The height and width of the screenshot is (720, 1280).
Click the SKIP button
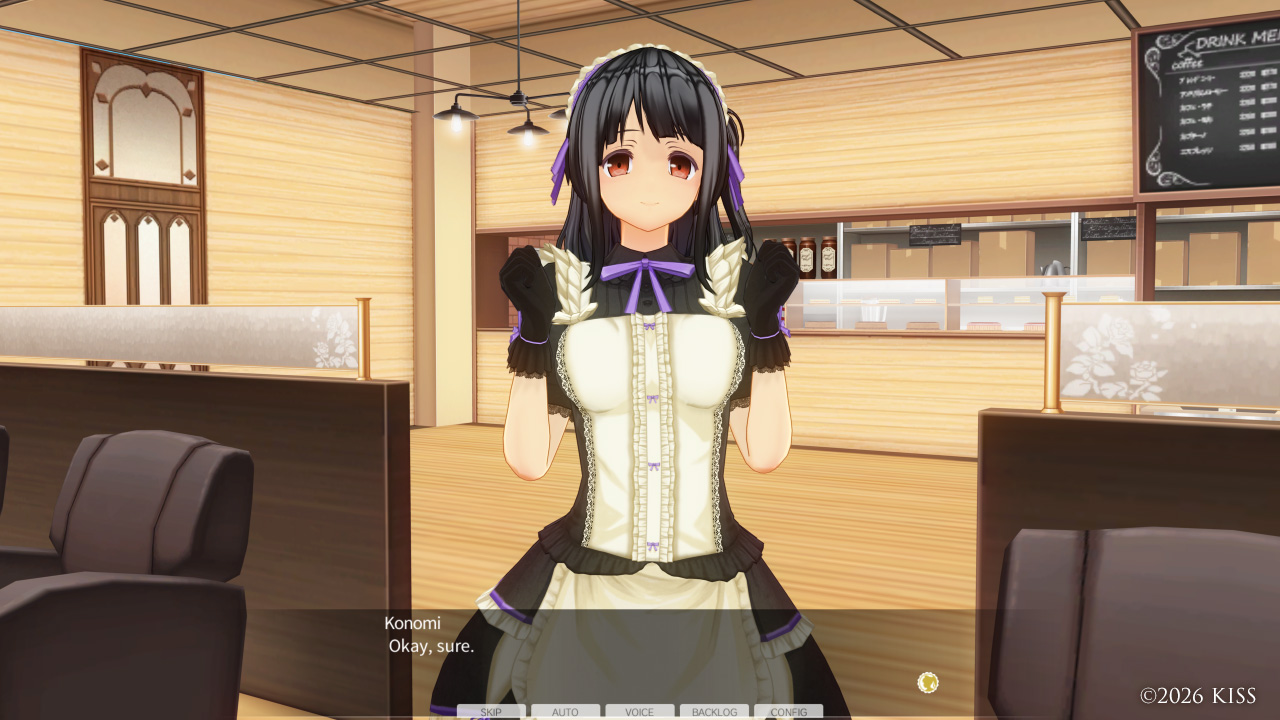tap(491, 712)
